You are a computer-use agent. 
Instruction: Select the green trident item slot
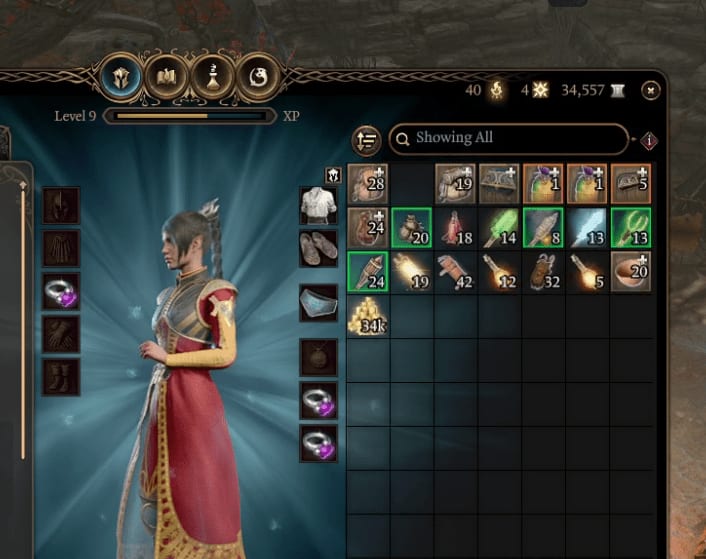(x=630, y=228)
